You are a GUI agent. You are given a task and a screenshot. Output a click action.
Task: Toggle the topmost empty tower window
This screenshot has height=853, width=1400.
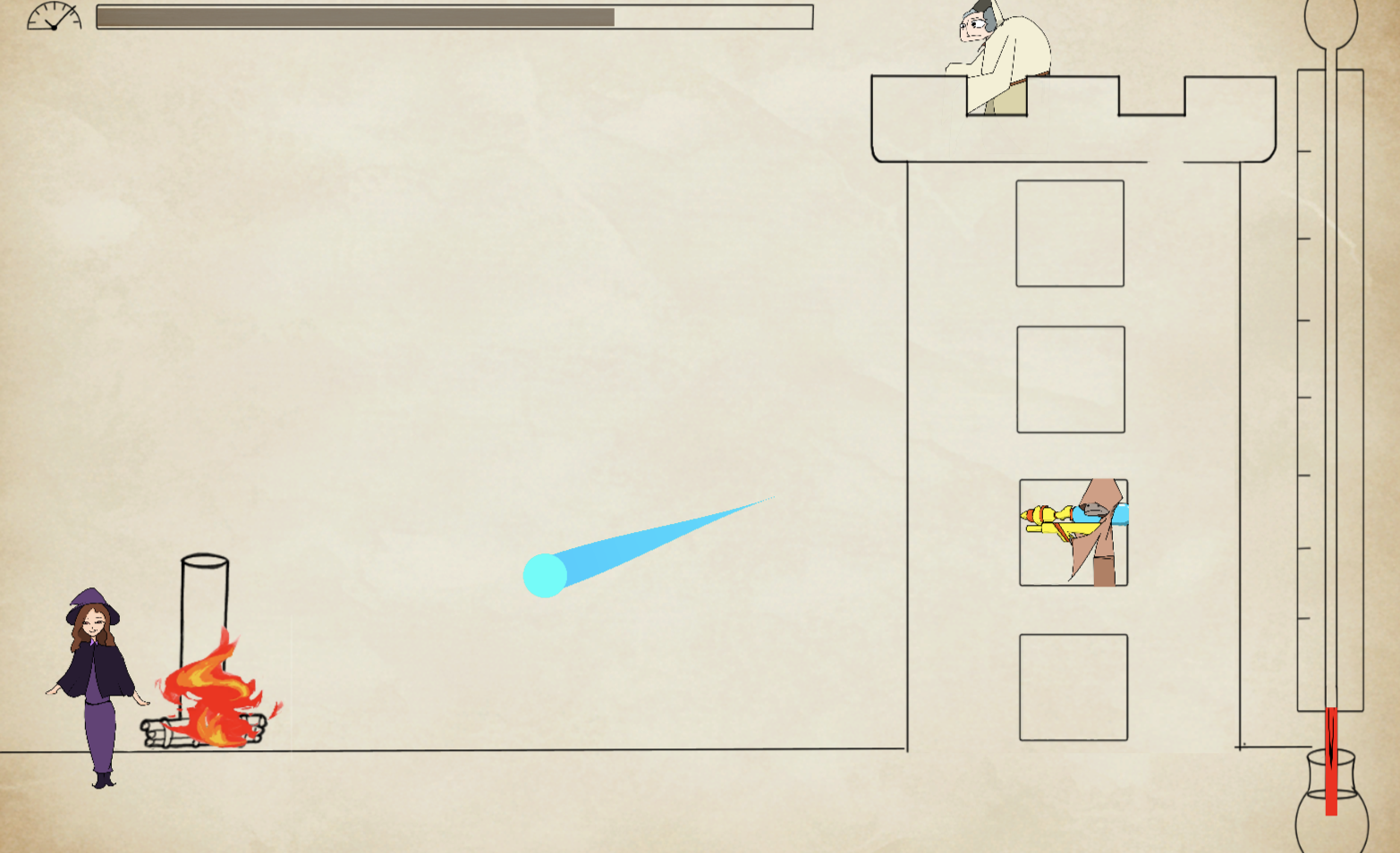(1070, 232)
